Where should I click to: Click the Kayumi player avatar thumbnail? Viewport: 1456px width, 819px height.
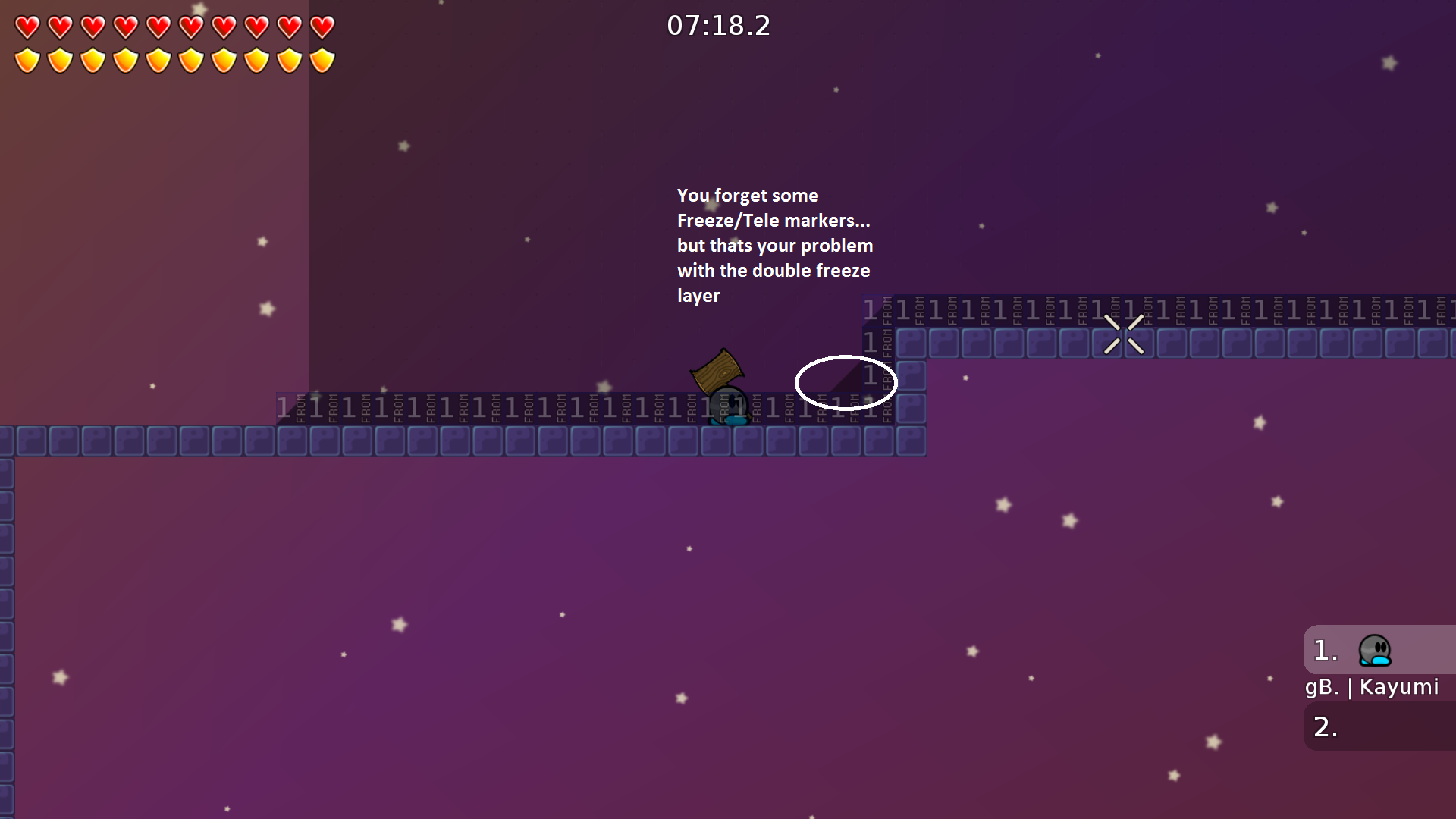click(1374, 650)
